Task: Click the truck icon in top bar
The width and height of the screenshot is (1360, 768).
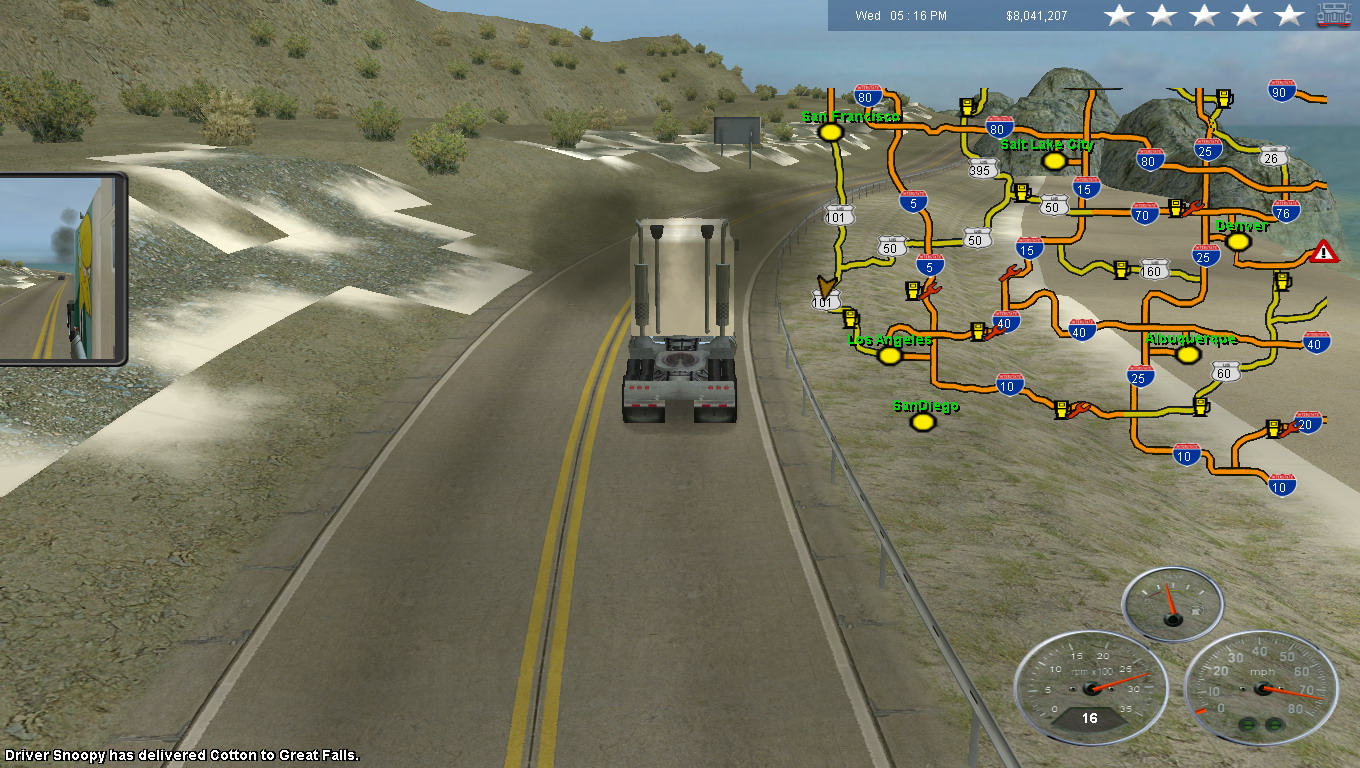Action: [1334, 15]
